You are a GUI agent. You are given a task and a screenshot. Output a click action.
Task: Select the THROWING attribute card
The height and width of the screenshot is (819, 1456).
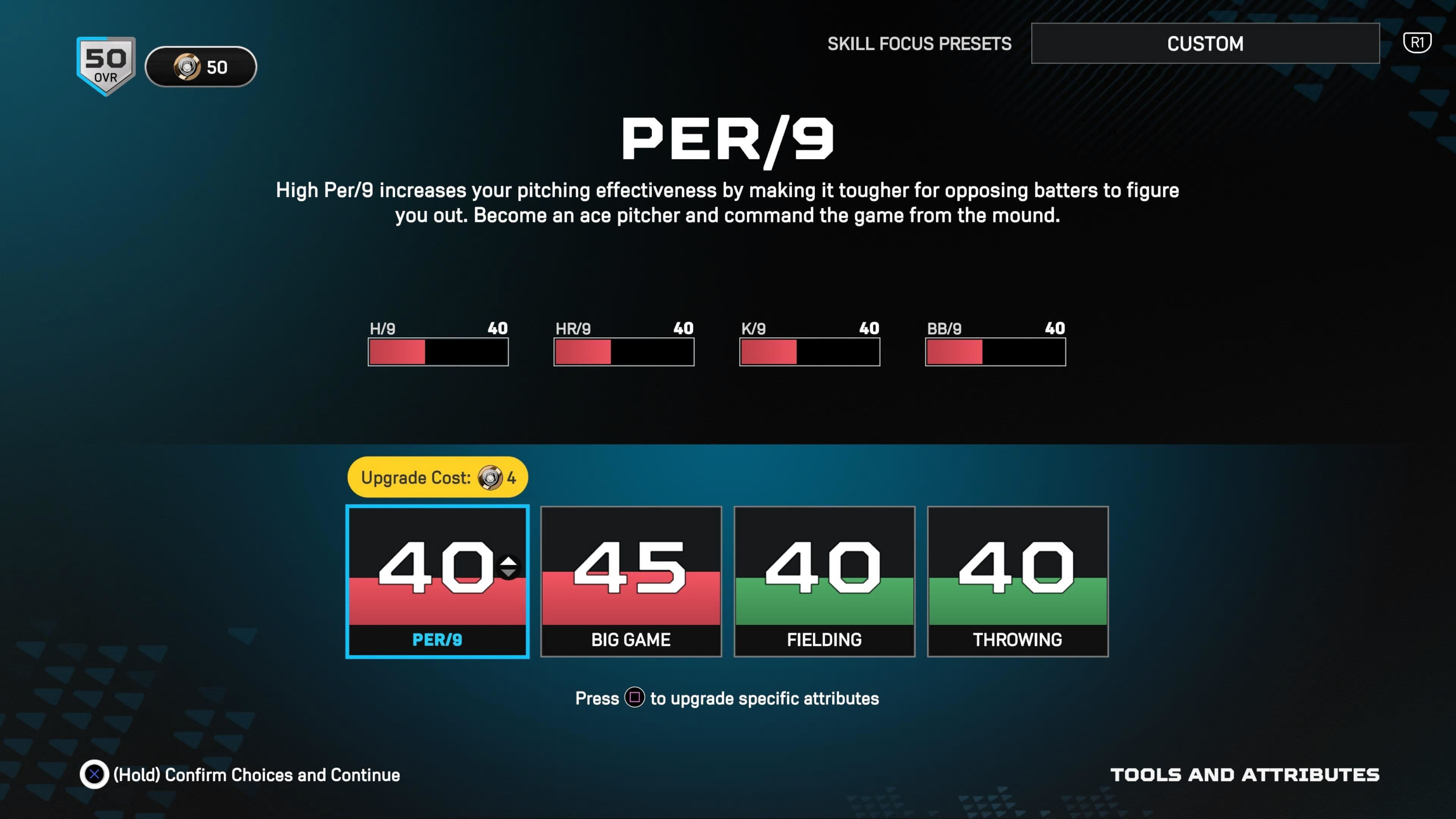tap(1017, 582)
